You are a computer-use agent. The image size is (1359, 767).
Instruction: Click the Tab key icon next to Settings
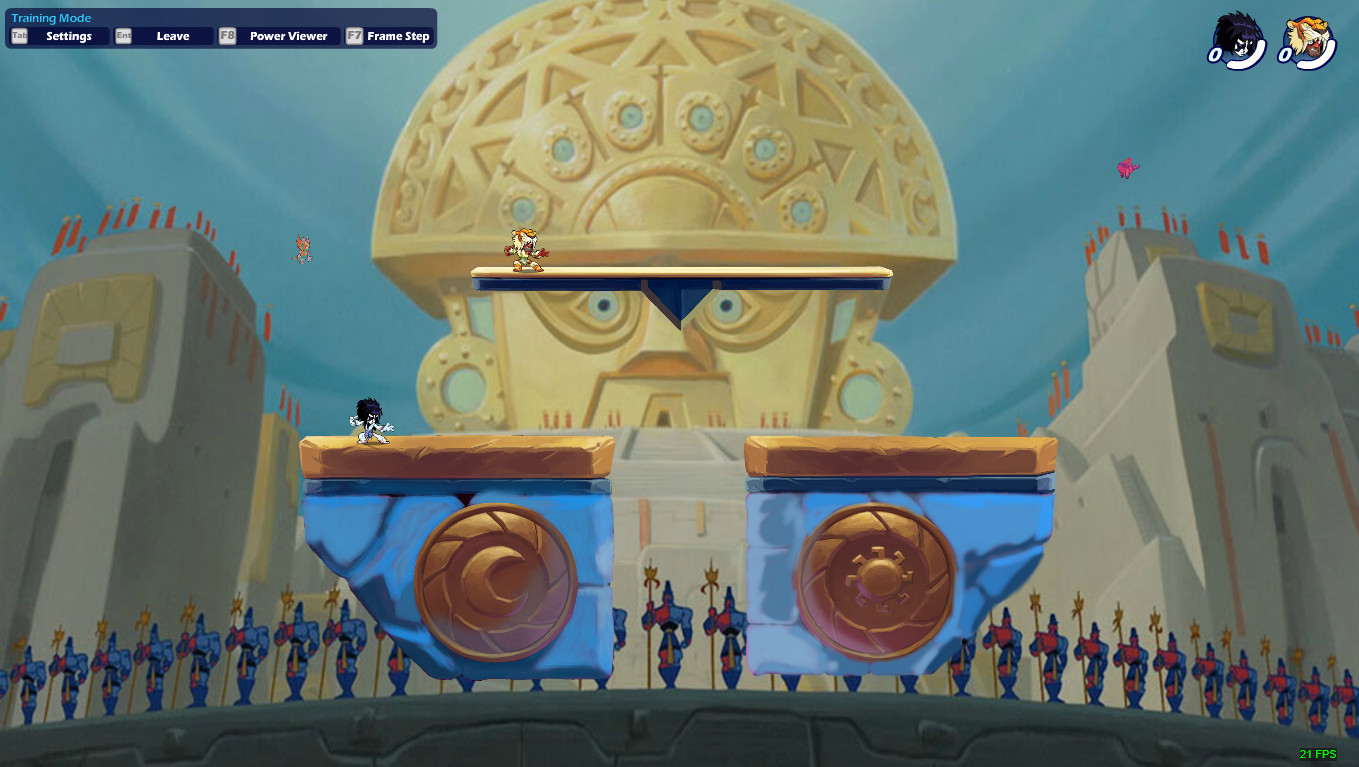coord(17,35)
